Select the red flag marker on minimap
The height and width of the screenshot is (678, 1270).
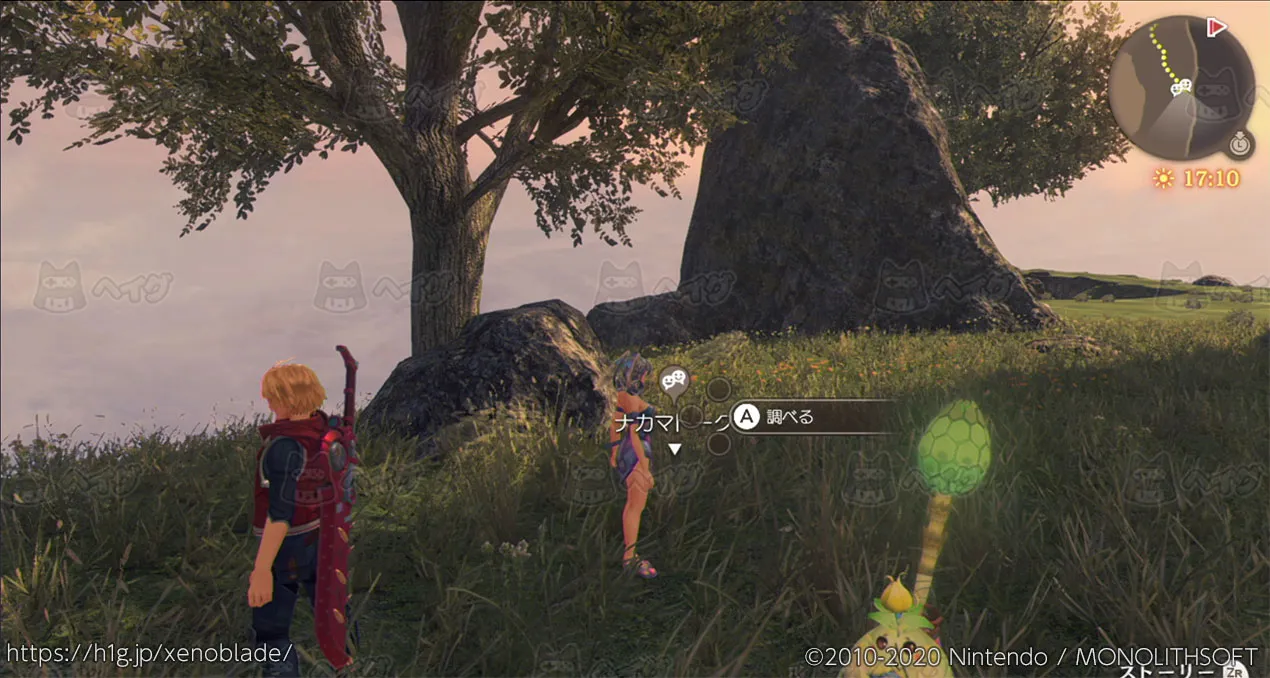tap(1216, 27)
